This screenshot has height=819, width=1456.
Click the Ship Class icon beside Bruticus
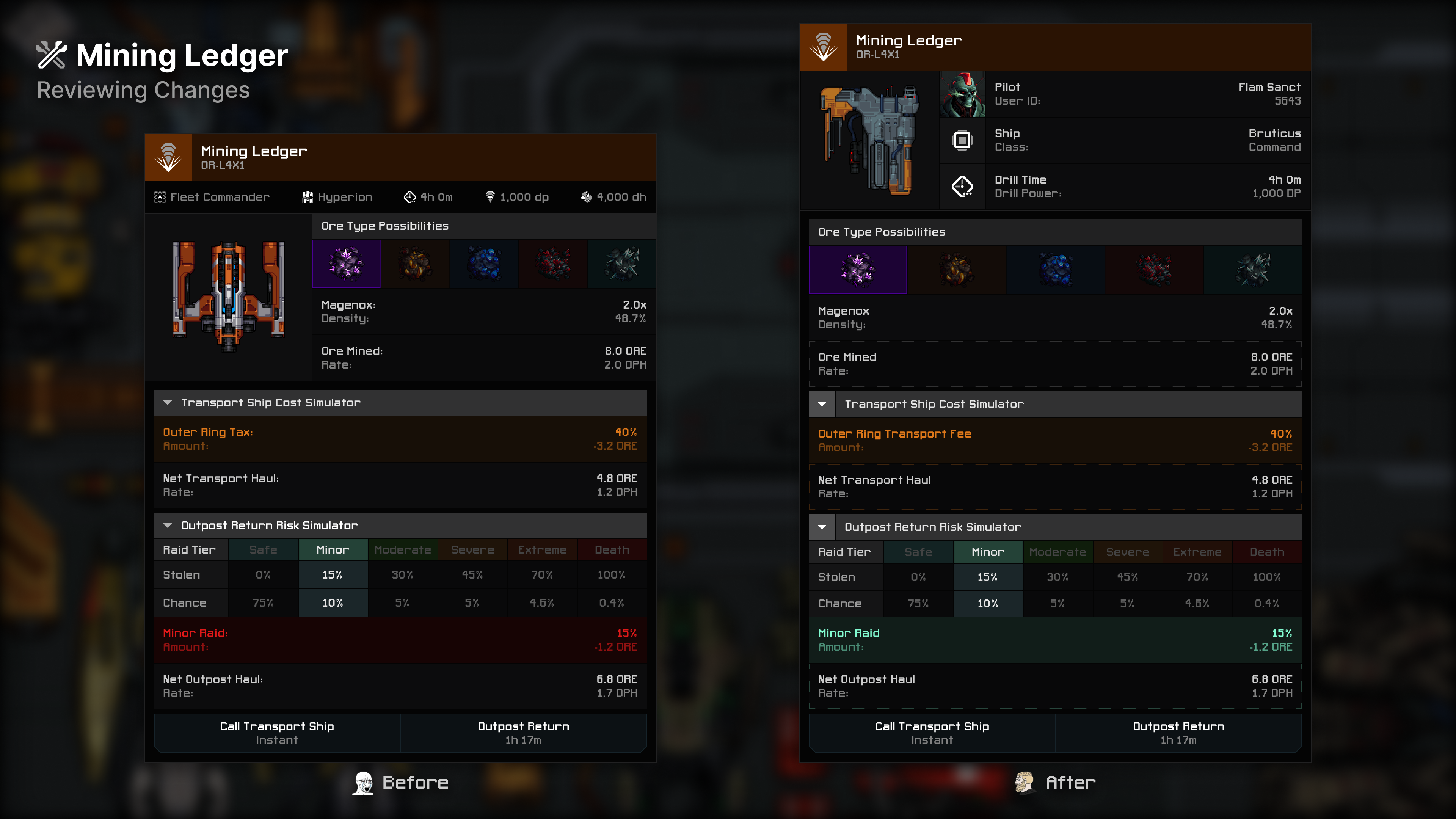(x=962, y=140)
